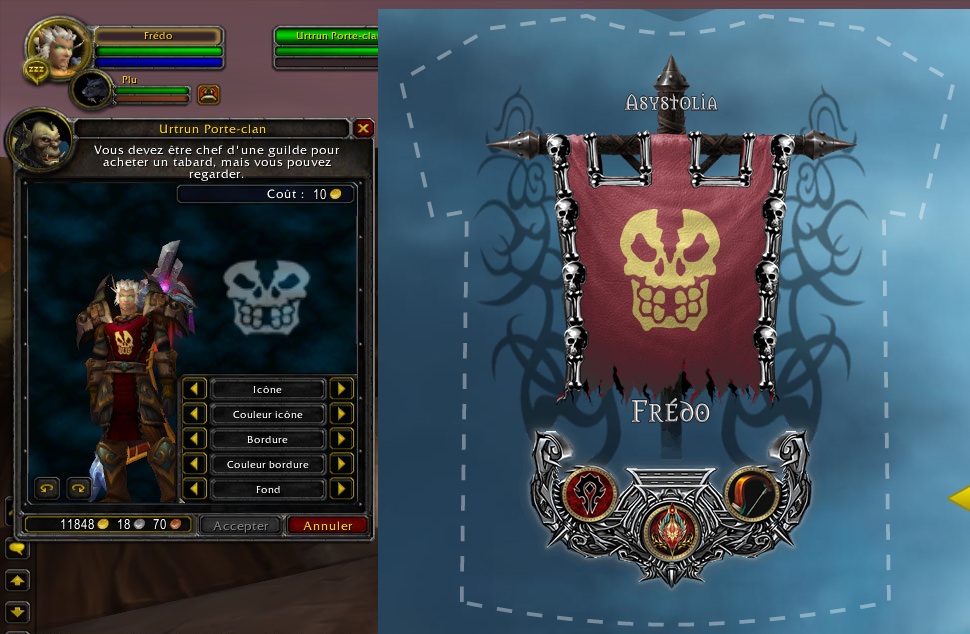Screen dimensions: 970x634
Task: Change to the next Fond colour
Action: tap(342, 489)
